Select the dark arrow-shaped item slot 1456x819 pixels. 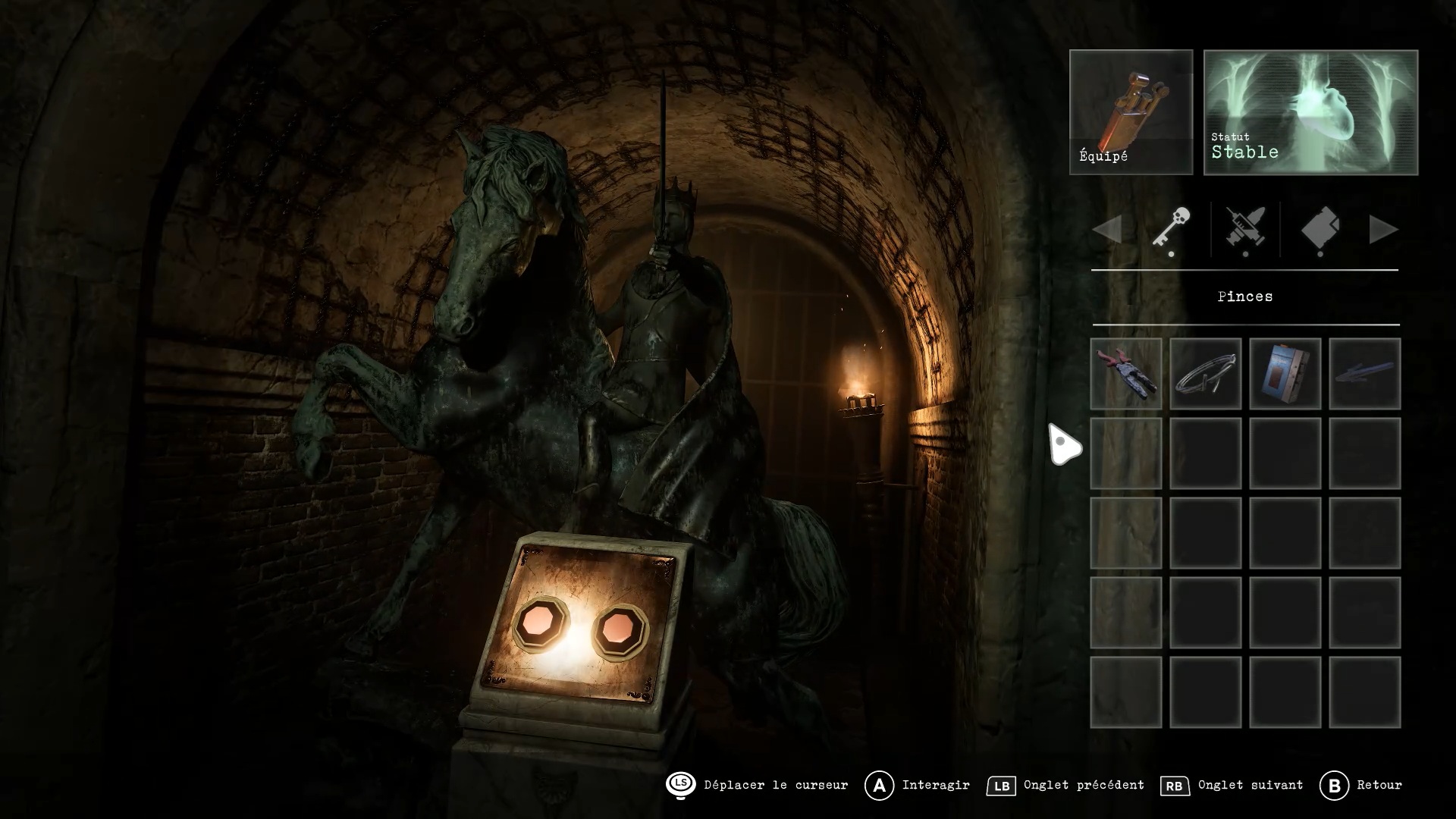tap(1364, 374)
